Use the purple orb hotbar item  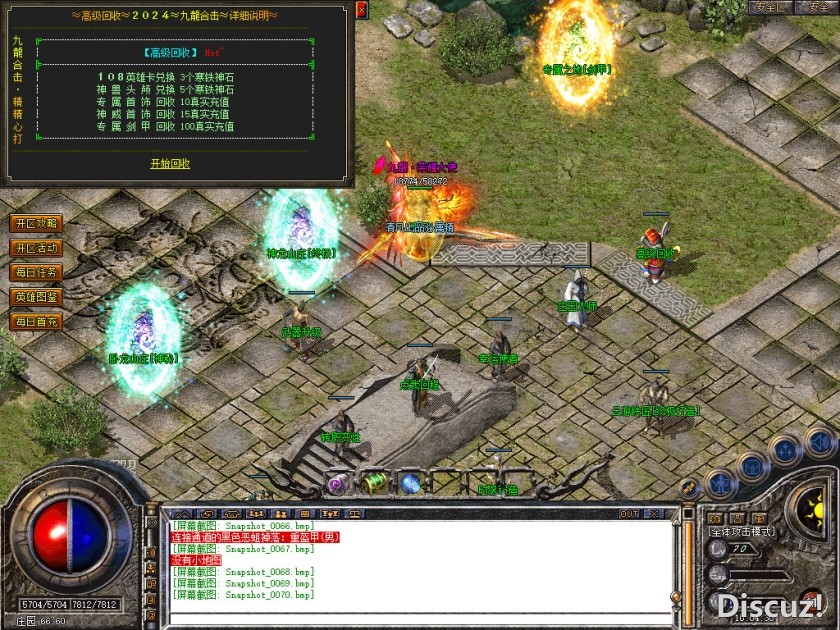[x=338, y=484]
